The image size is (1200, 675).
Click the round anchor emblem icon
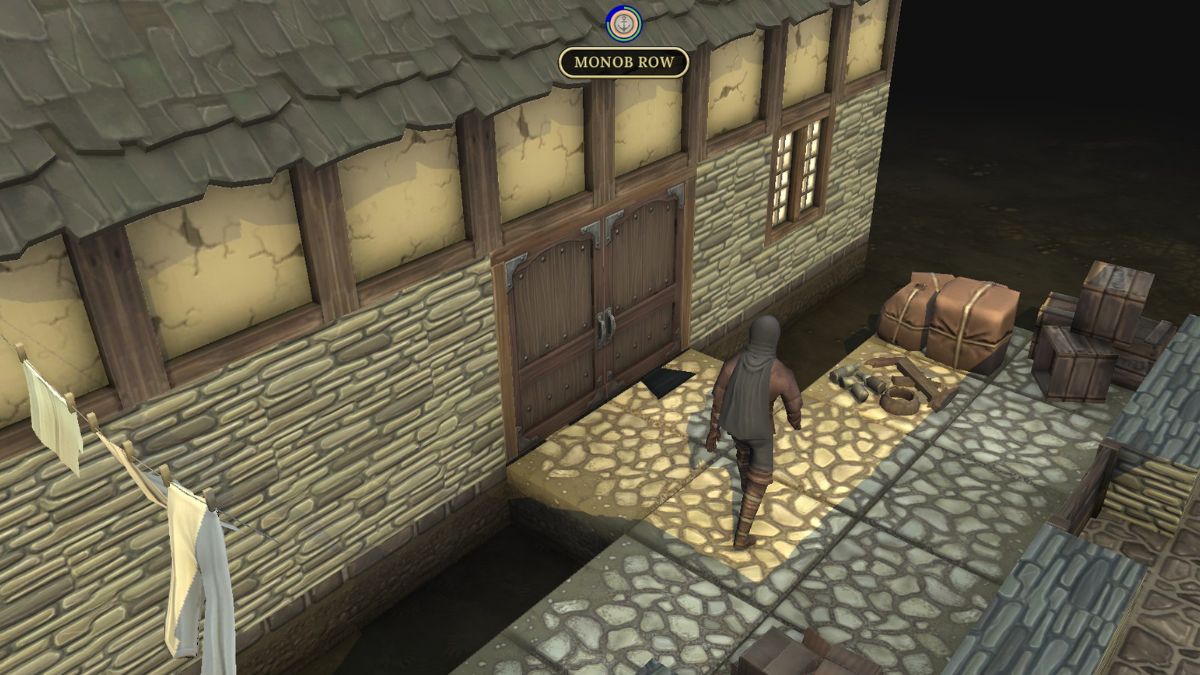[624, 24]
